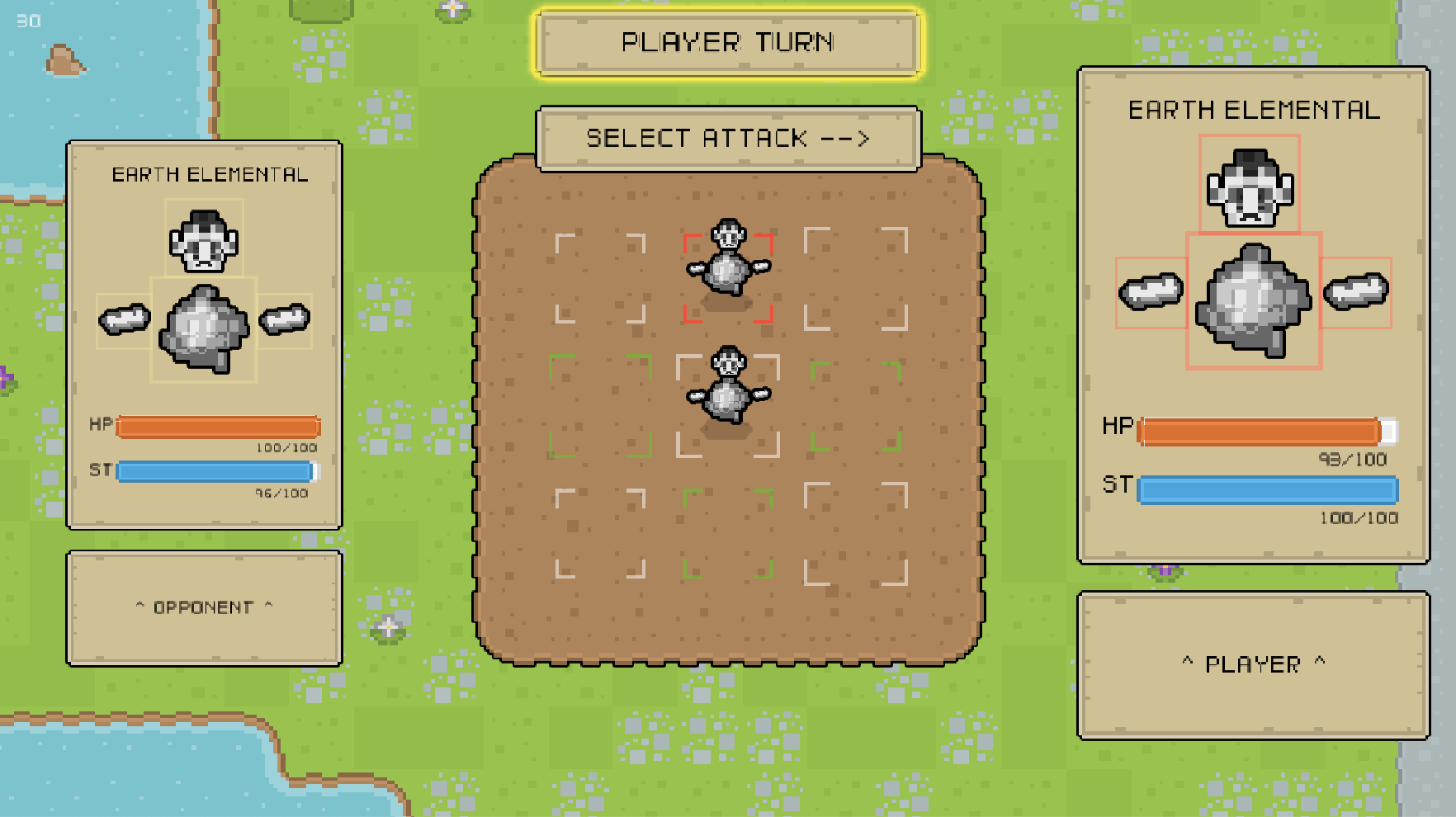Image resolution: width=1456 pixels, height=817 pixels.
Task: Click the "PLAYER TURN" banner
Action: [728, 43]
